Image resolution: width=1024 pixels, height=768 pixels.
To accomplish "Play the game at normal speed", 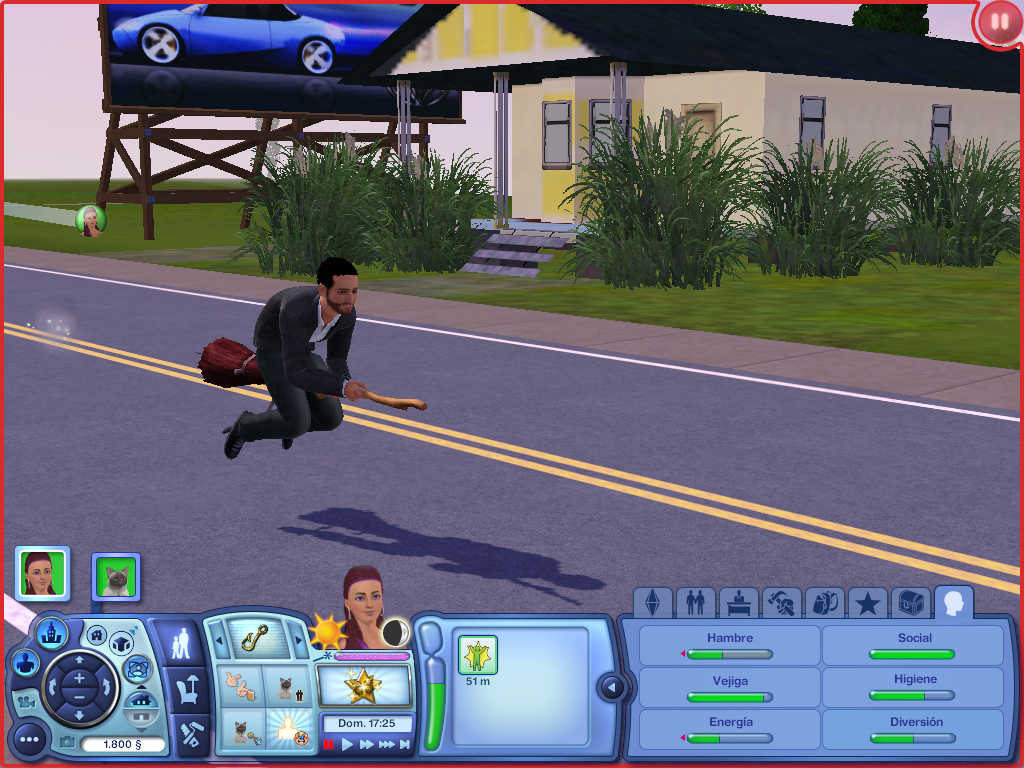I will point(348,744).
